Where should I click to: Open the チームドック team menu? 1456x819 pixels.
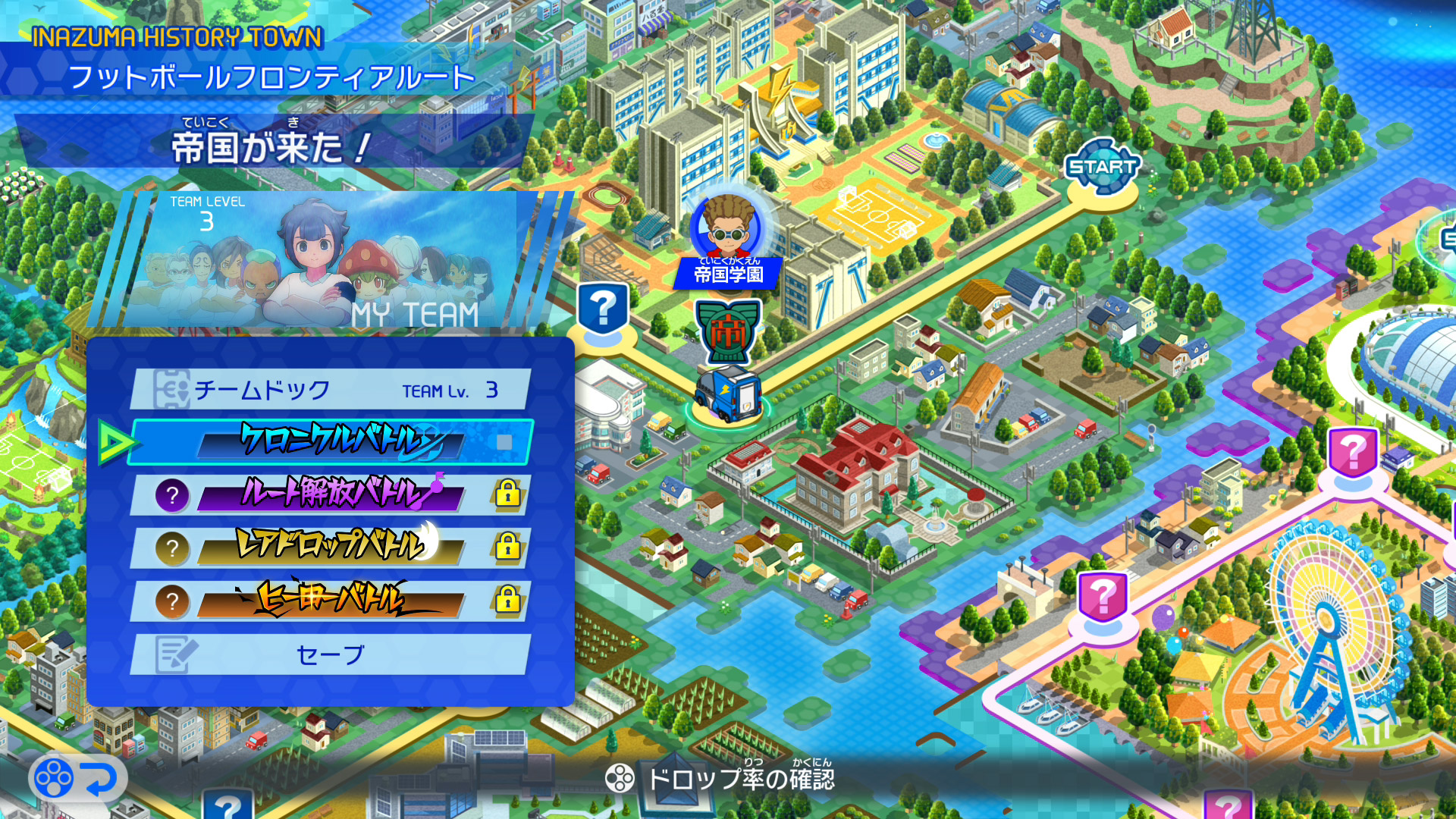tap(331, 390)
